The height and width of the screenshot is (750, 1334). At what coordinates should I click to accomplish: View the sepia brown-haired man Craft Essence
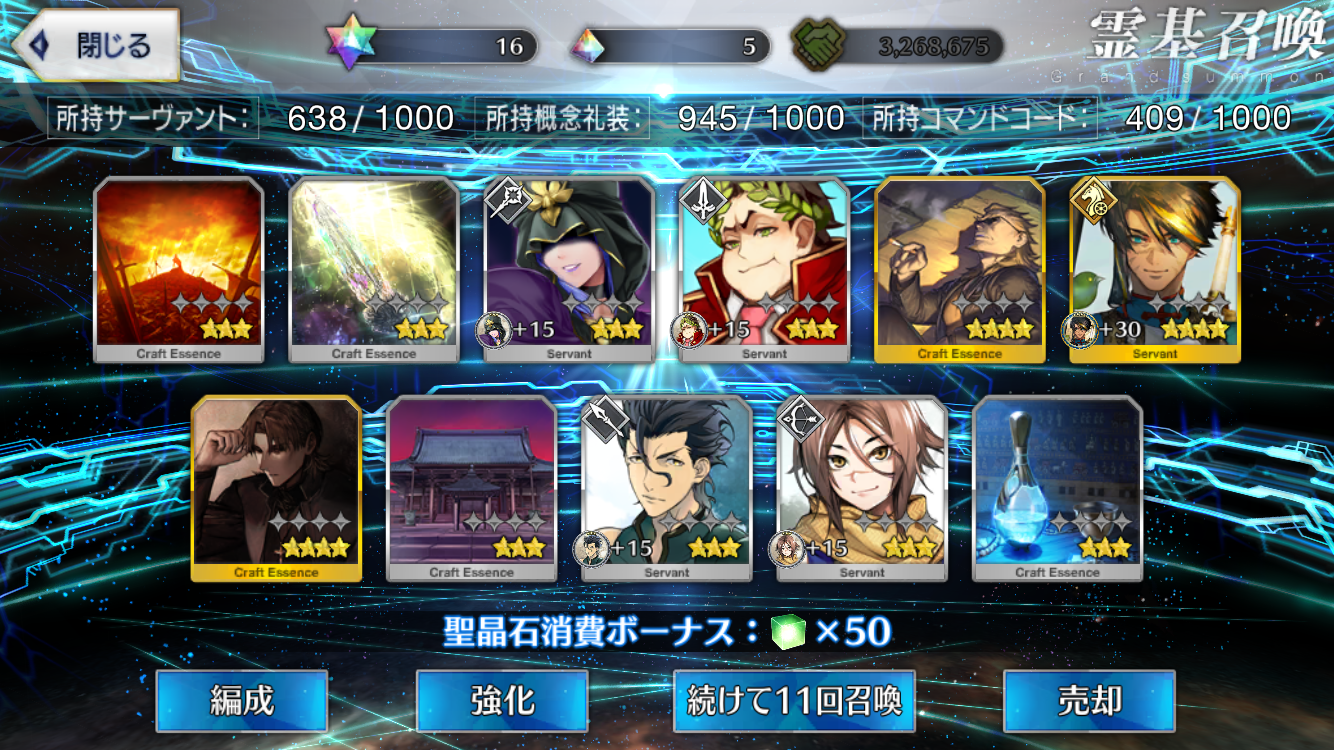click(276, 488)
